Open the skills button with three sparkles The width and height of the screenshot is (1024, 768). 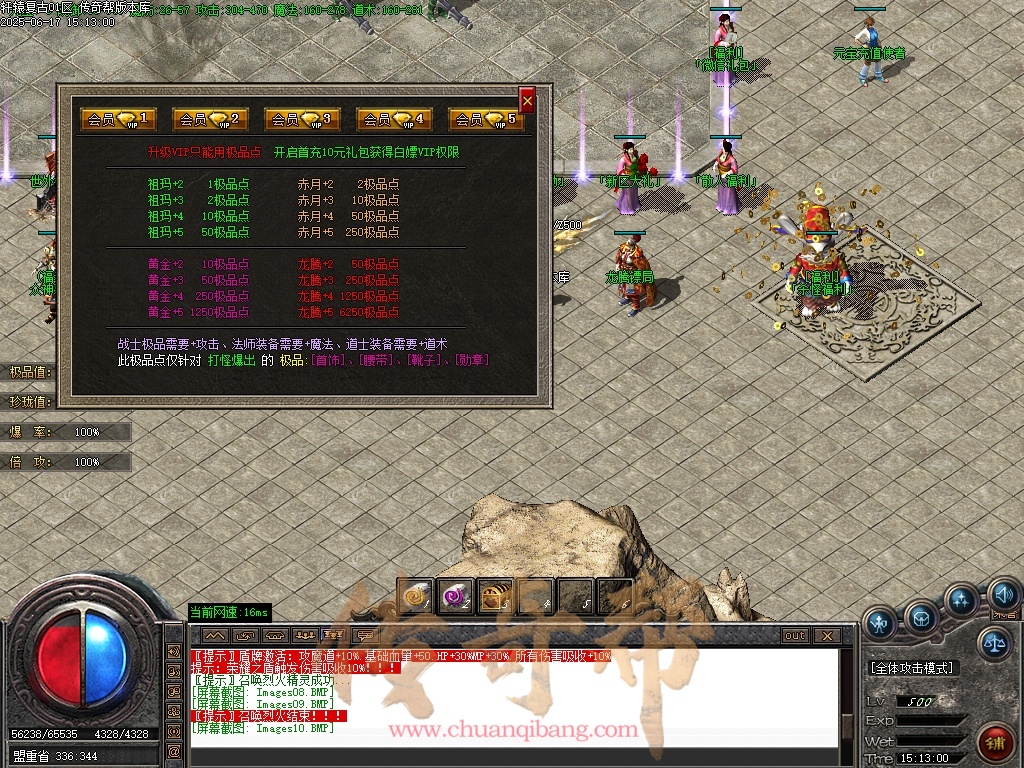coord(961,601)
